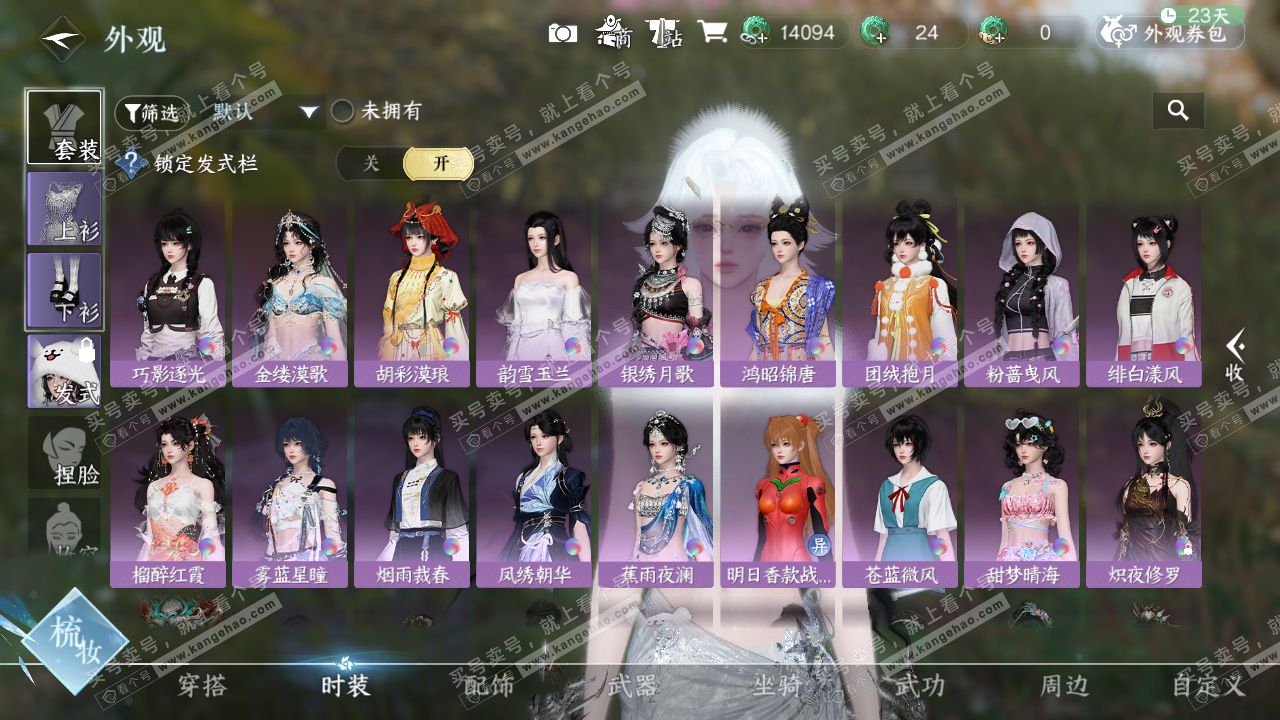Image resolution: width=1280 pixels, height=720 pixels.
Task: Switch to the 武器 bottom tab
Action: point(632,686)
